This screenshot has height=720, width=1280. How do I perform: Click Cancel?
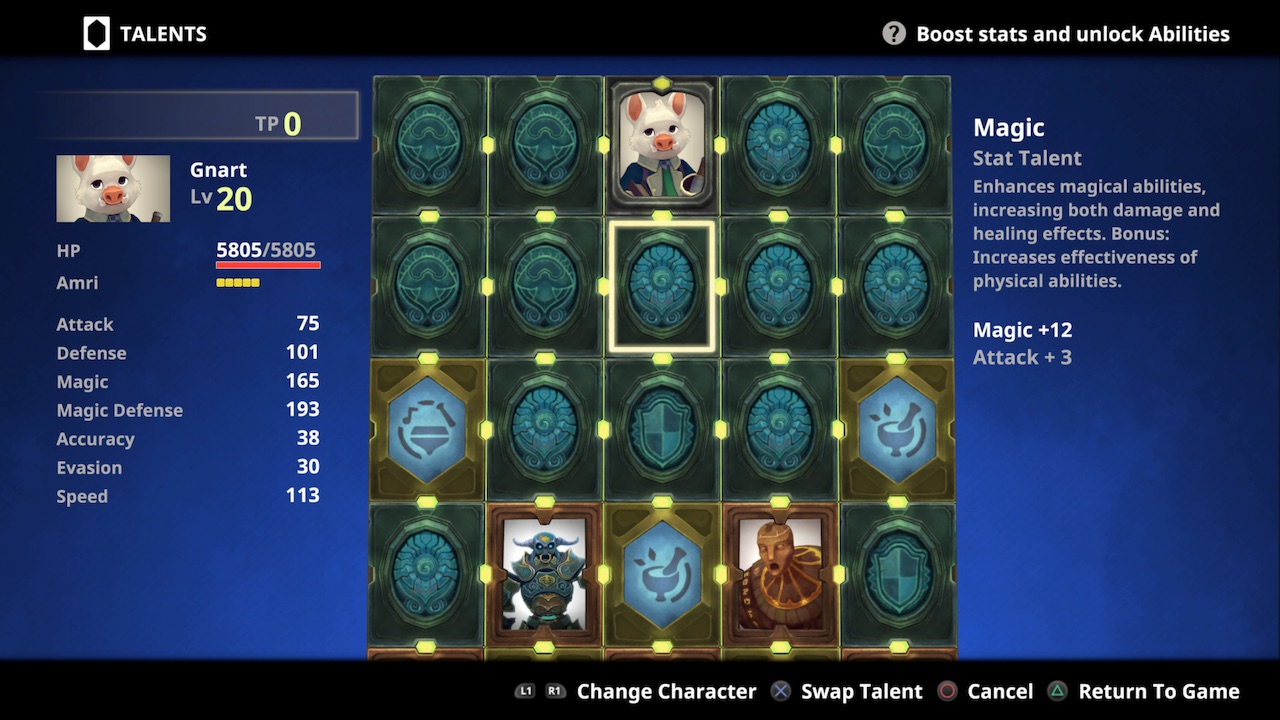[x=1000, y=691]
